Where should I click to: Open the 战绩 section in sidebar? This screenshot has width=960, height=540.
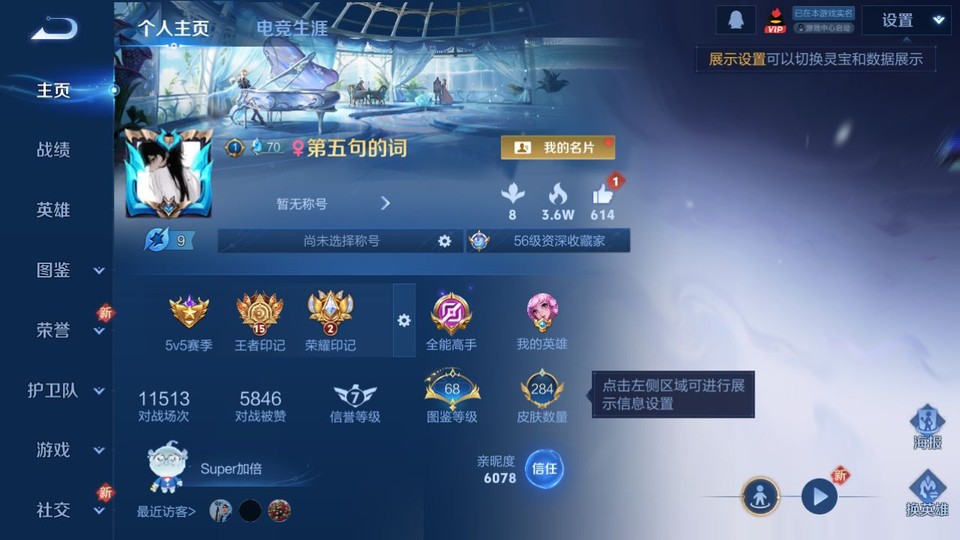tap(54, 150)
